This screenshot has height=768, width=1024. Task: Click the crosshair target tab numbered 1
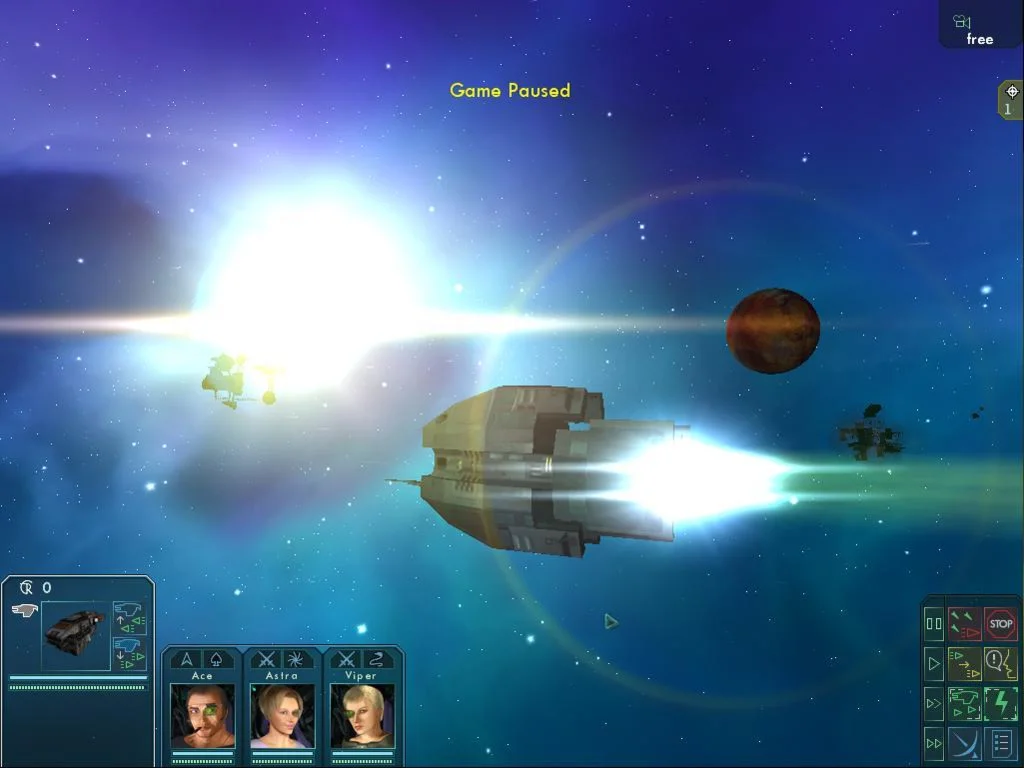tap(1011, 99)
